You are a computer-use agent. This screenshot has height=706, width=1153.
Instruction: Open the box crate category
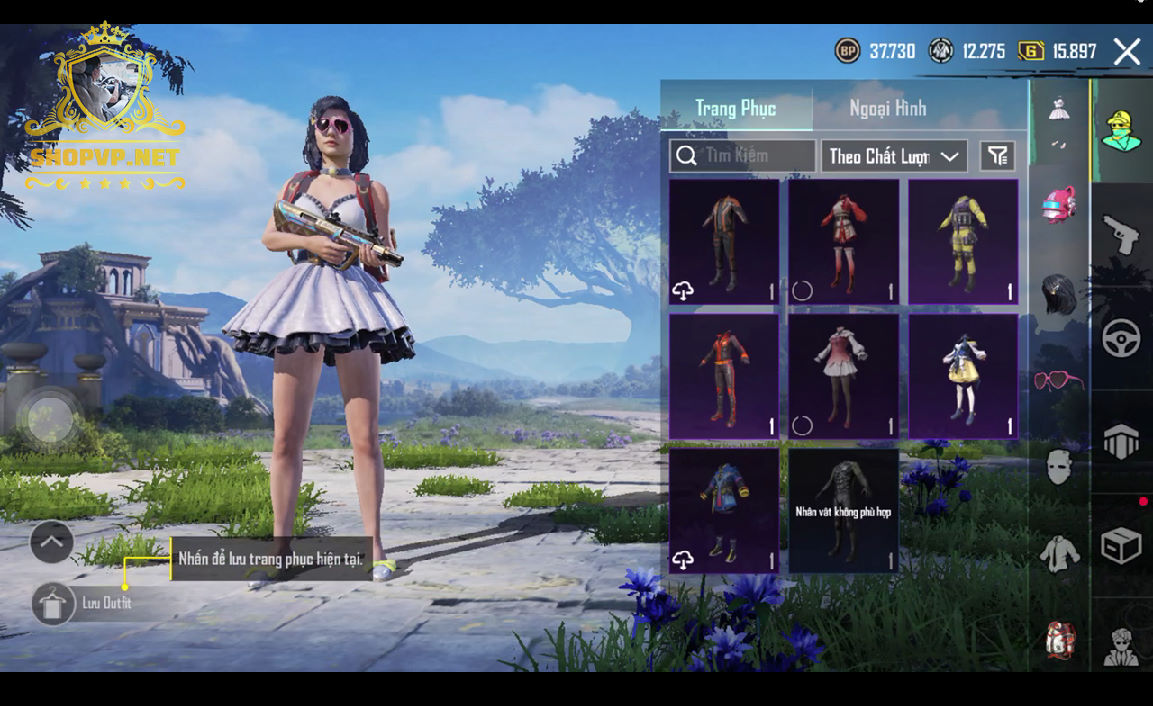(x=1121, y=546)
